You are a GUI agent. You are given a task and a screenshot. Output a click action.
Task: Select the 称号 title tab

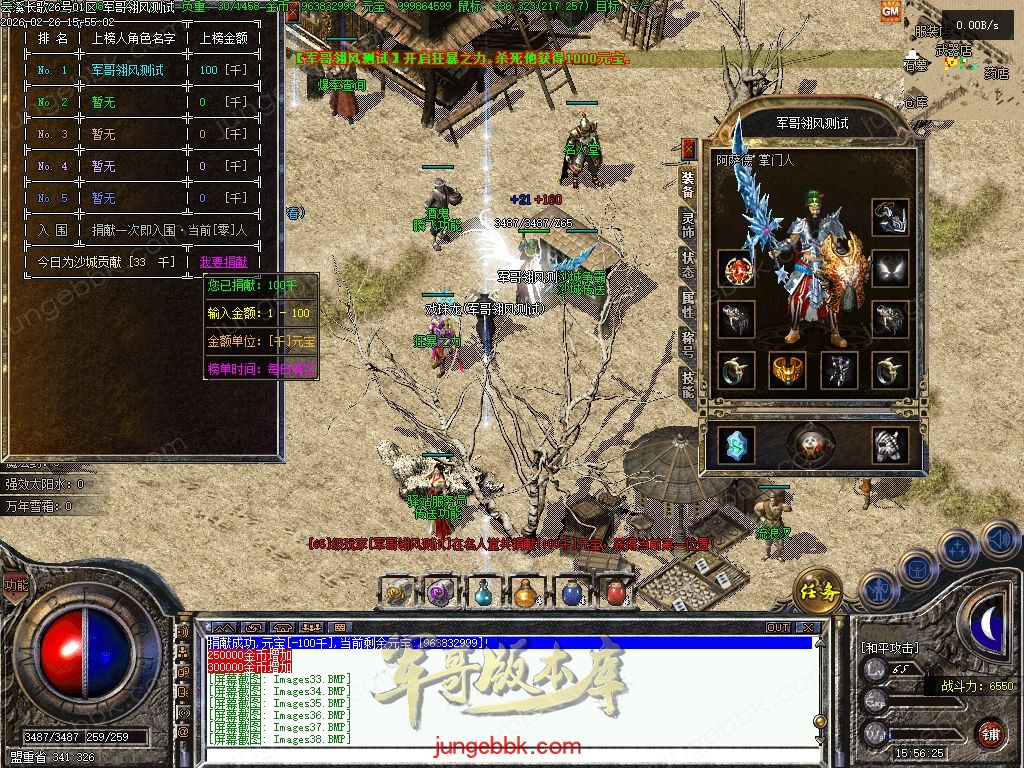click(x=688, y=343)
